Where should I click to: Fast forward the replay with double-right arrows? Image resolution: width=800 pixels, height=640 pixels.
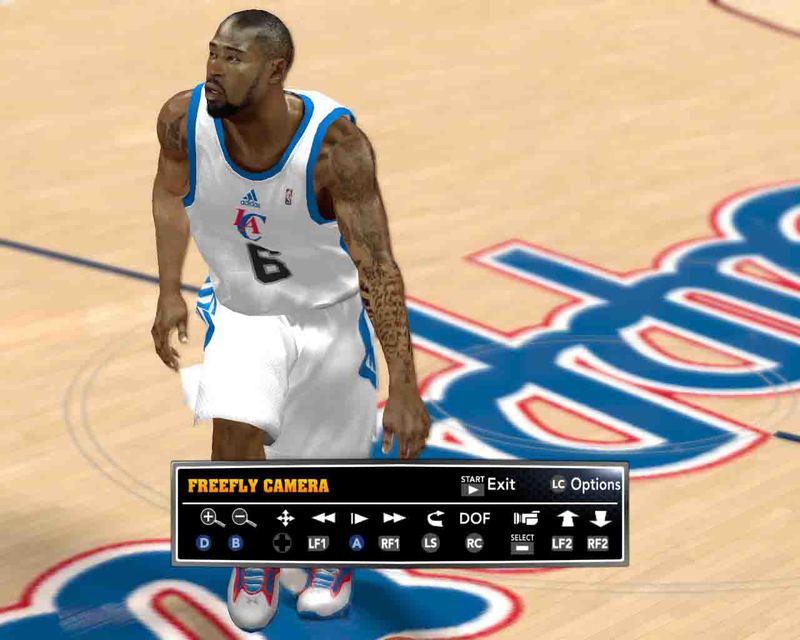point(394,518)
